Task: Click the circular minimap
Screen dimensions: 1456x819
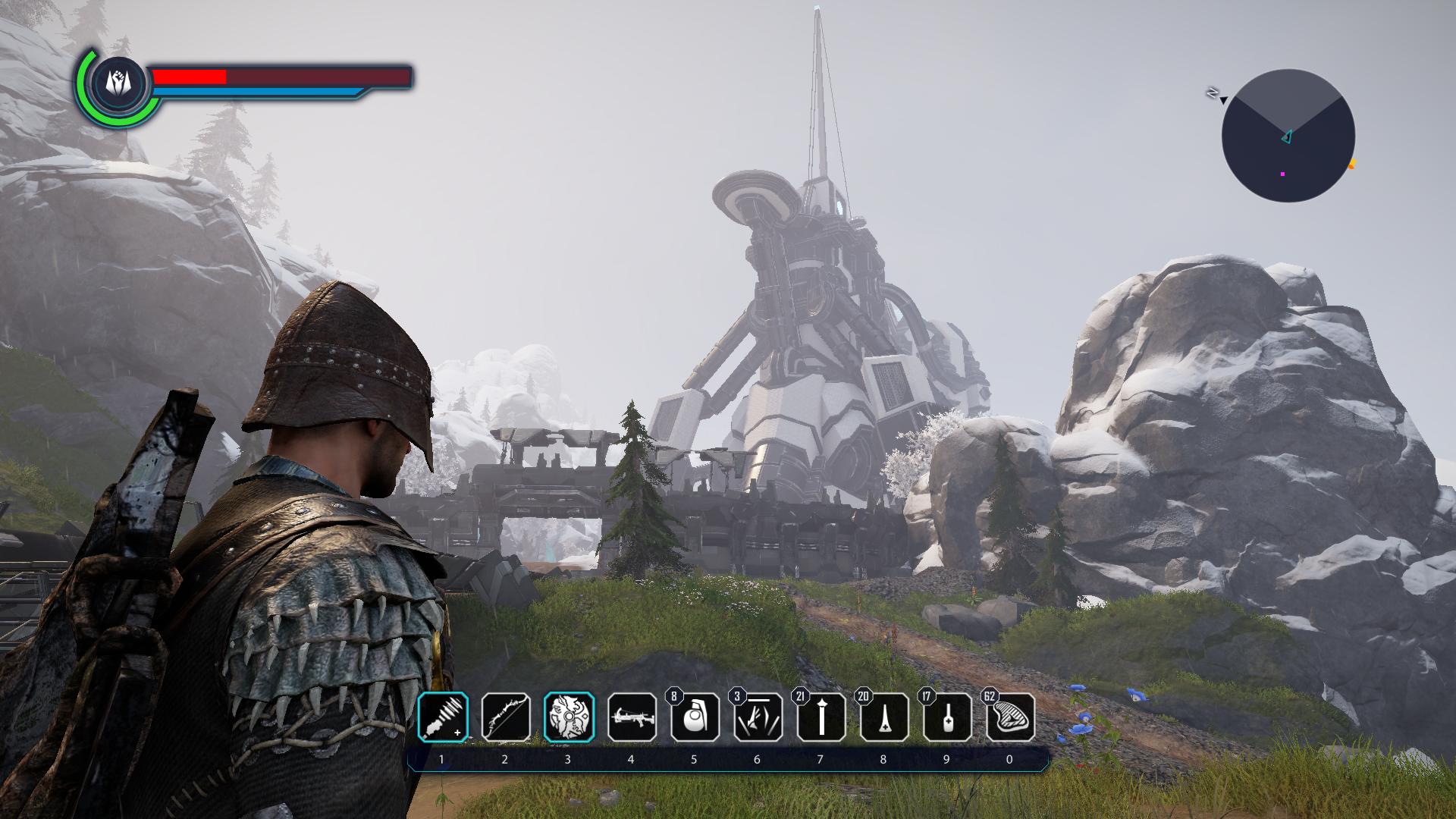Action: coord(1288,136)
